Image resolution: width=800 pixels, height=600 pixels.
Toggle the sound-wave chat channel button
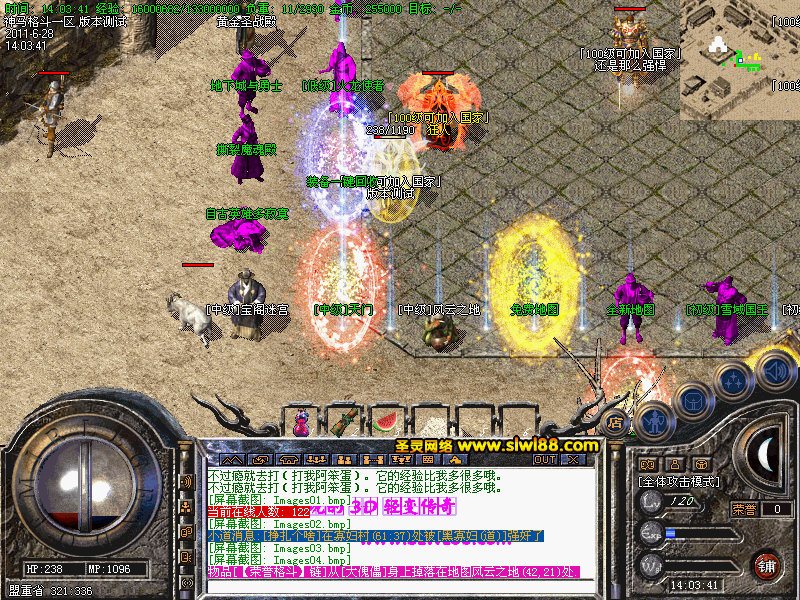(187, 482)
